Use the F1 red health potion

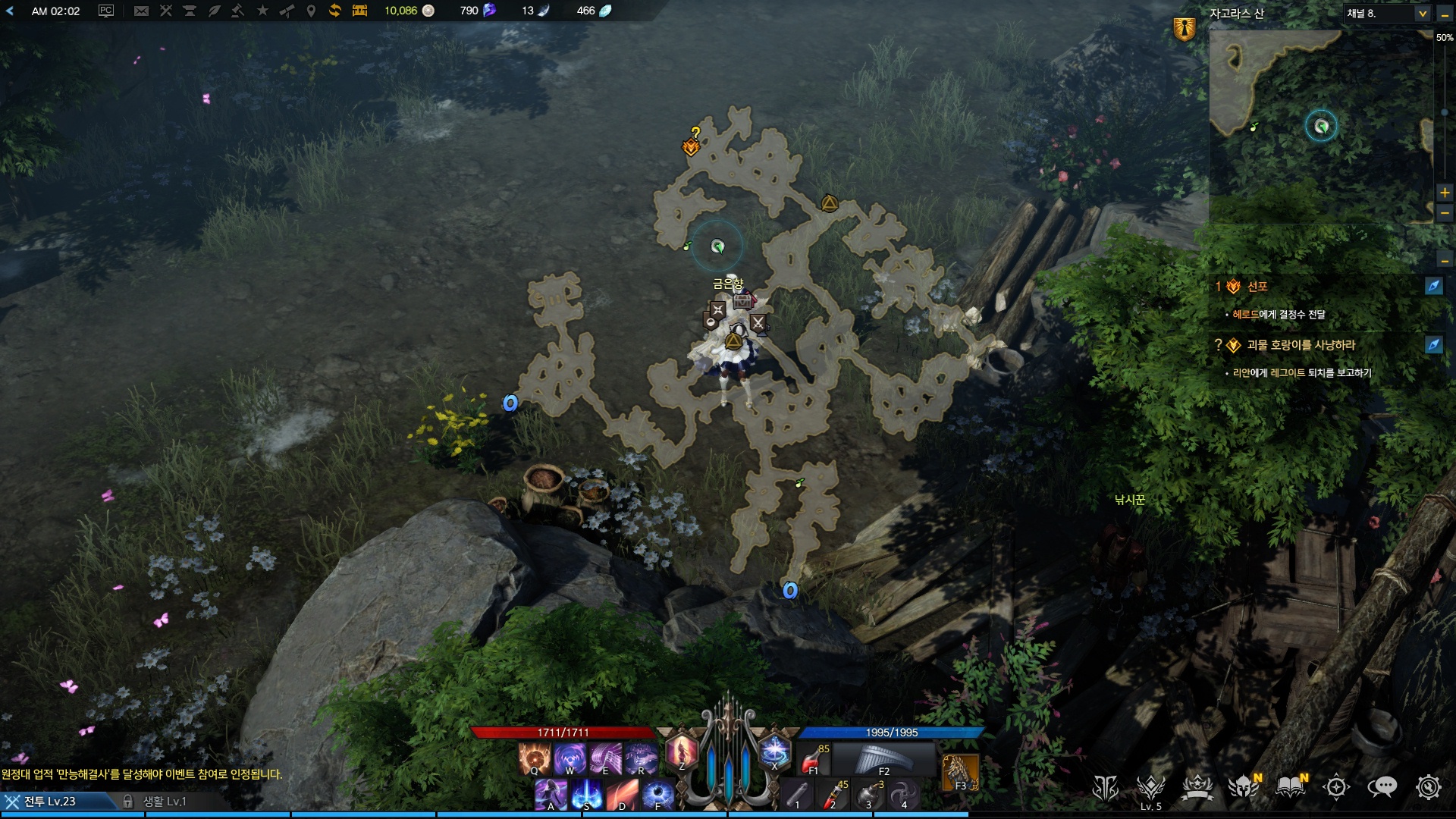814,758
